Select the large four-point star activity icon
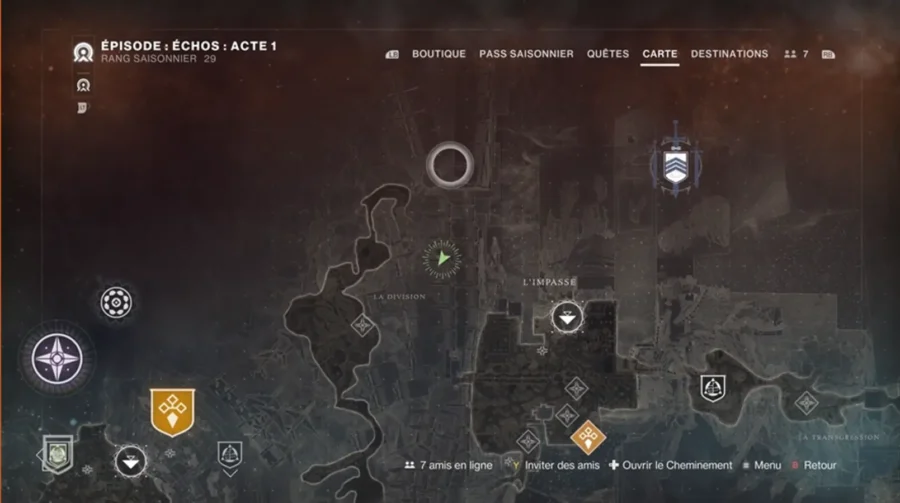This screenshot has height=503, width=900. 58,357
